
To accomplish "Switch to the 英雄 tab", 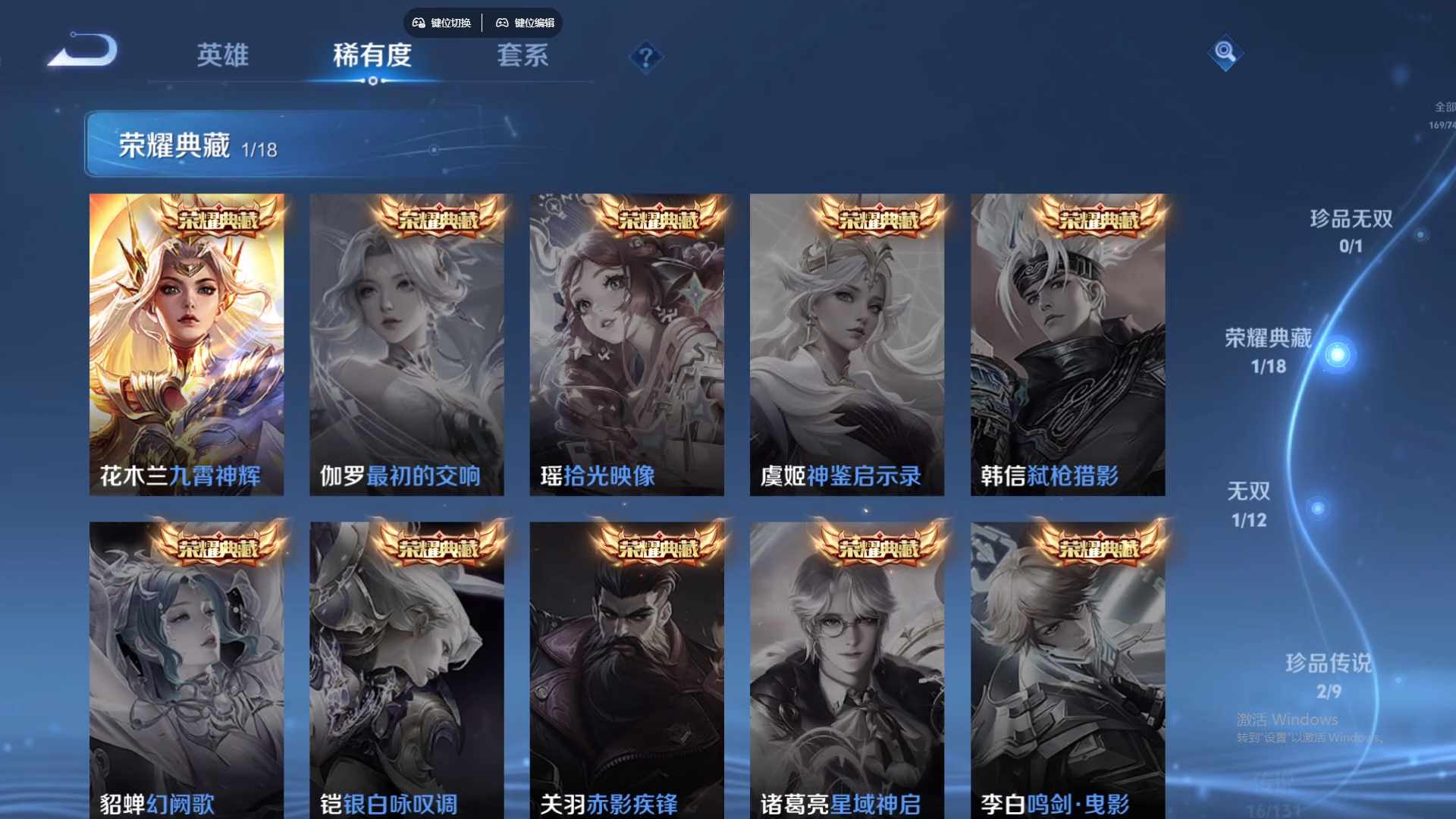I will coord(223,57).
